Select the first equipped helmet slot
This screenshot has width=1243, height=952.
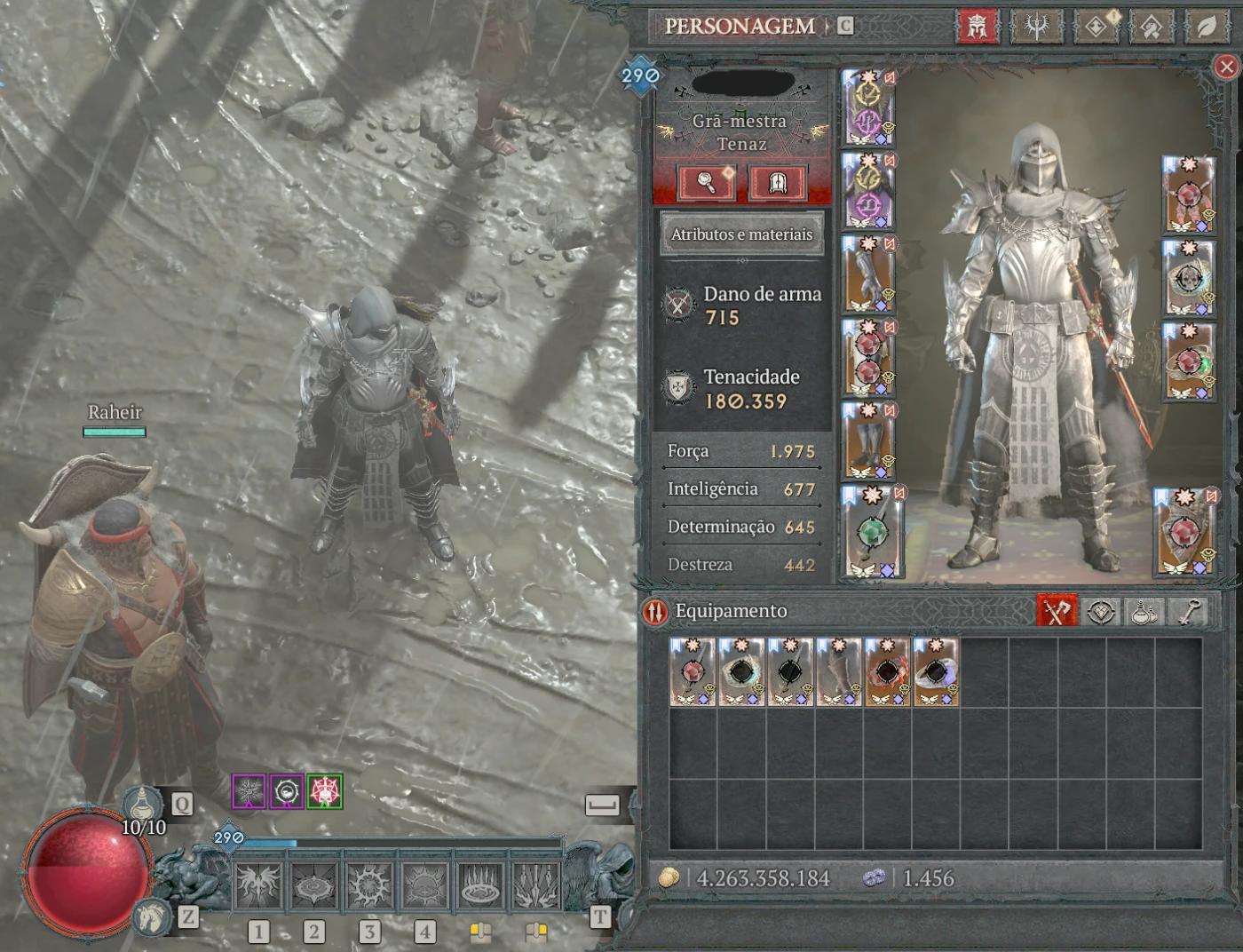tap(868, 108)
